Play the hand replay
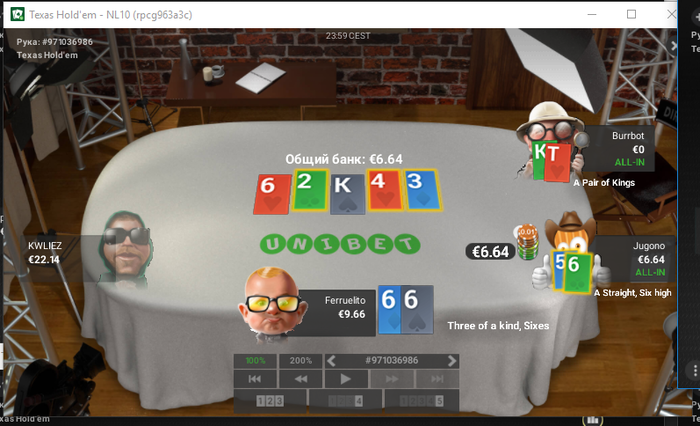This screenshot has height=426, width=700. tap(346, 379)
